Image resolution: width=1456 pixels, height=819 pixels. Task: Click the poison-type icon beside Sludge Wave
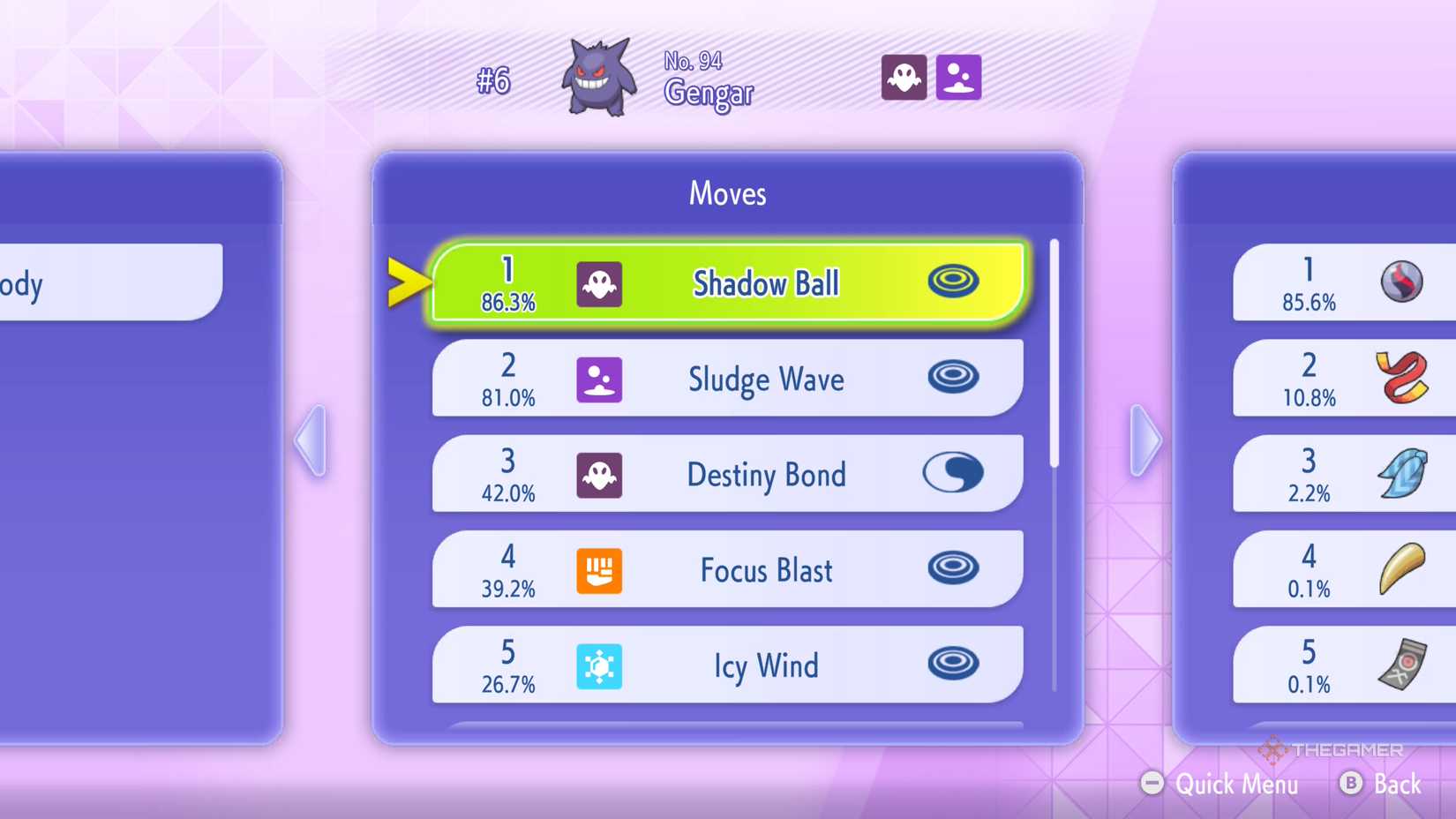tap(600, 379)
